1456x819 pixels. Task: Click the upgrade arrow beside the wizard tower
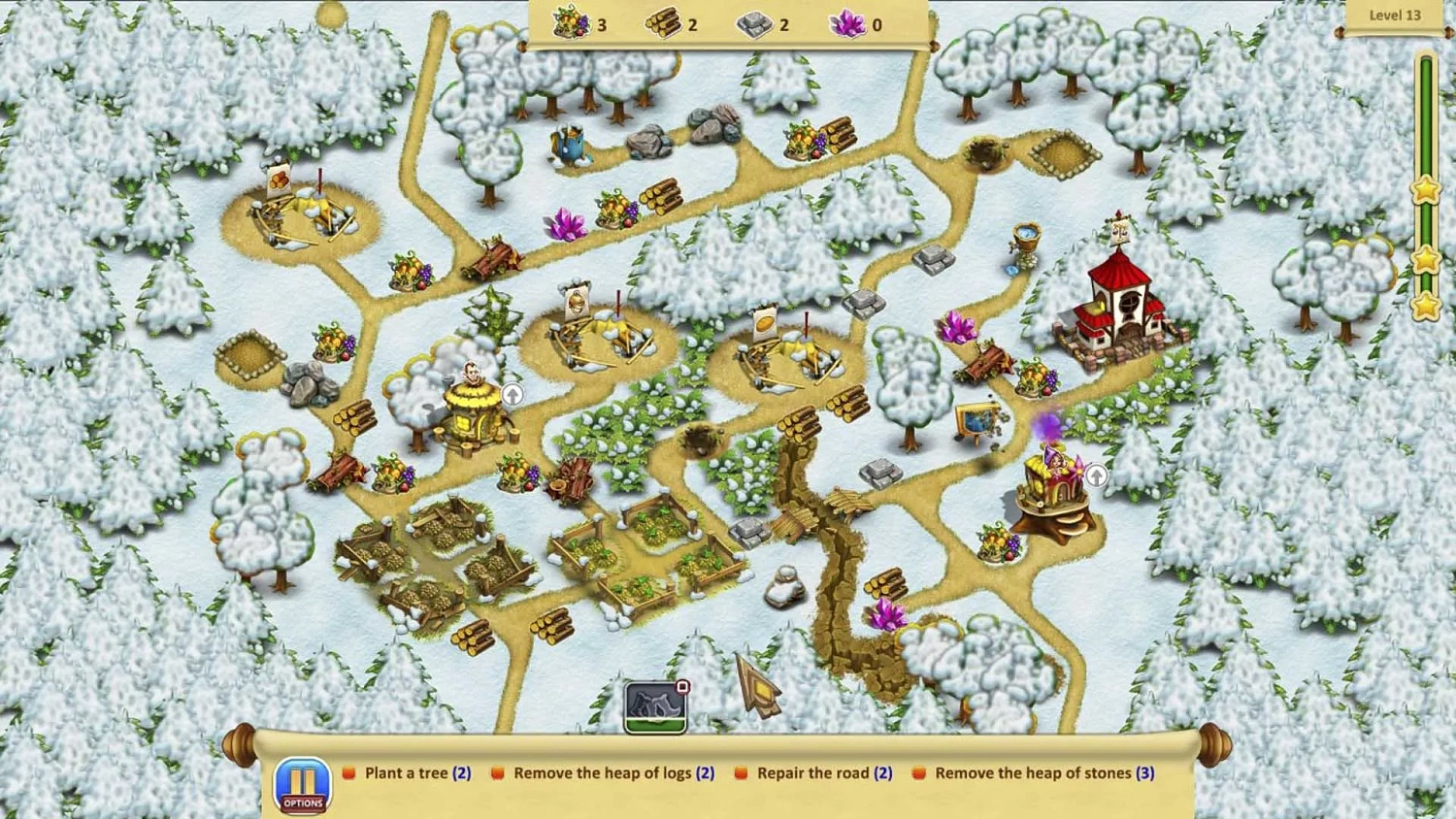coord(1097,475)
